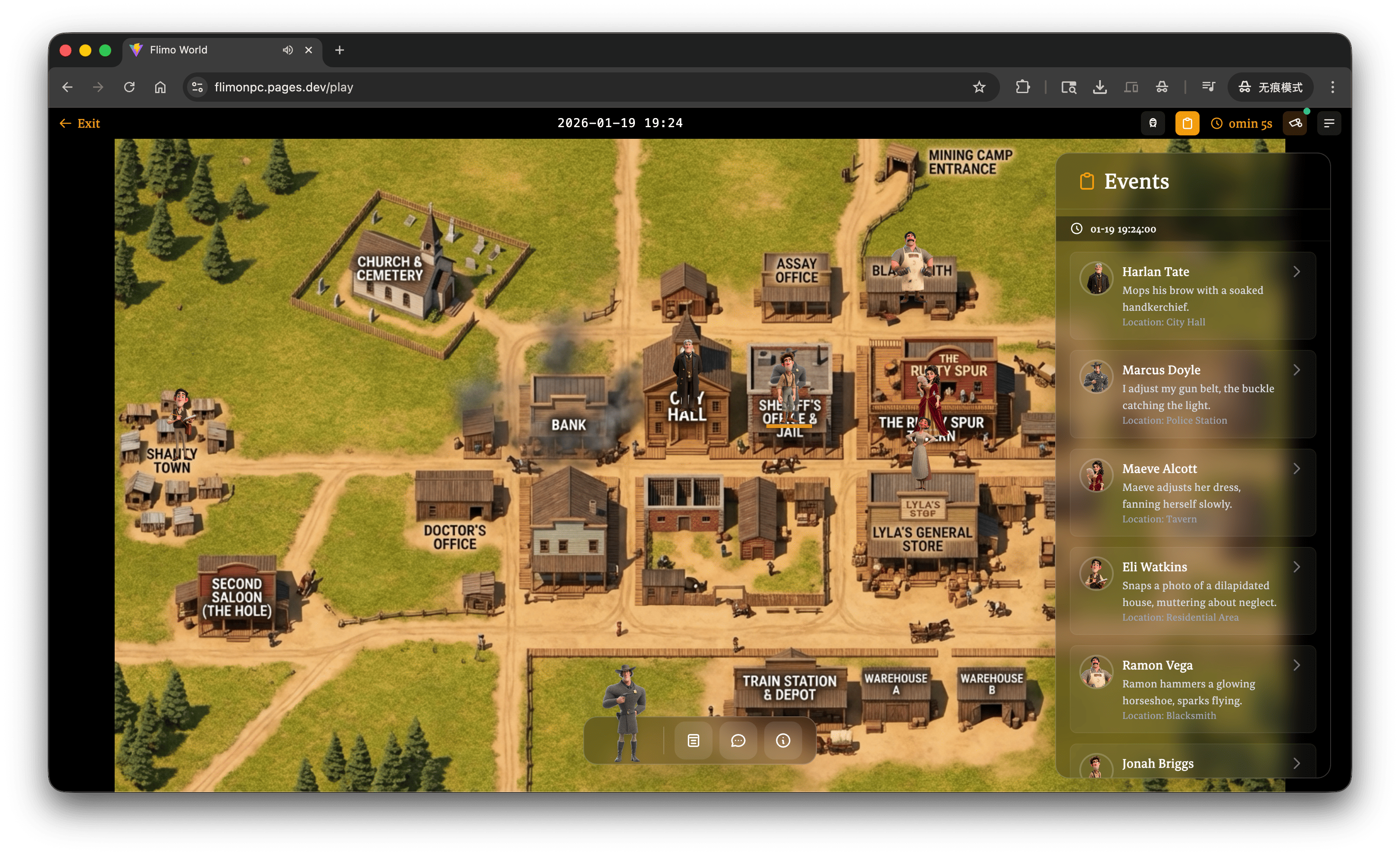Select Marcus Doyle's event card
This screenshot has width=1400, height=856.
[1192, 394]
